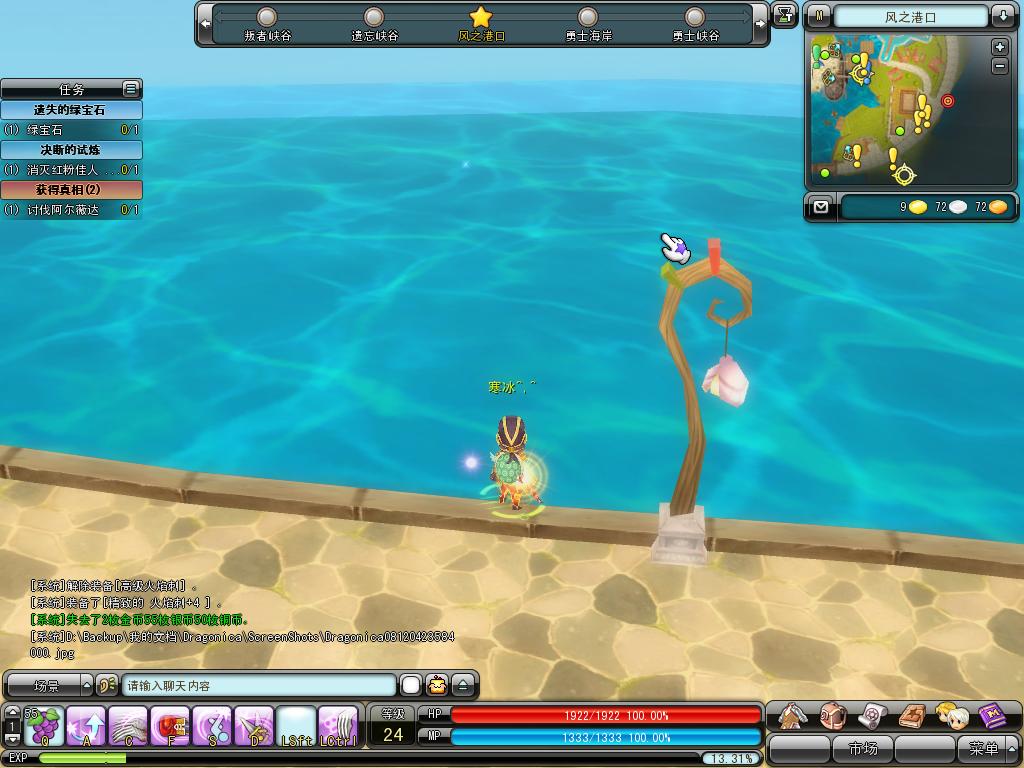The height and width of the screenshot is (768, 1024).
Task: Open the 菜单 menu button
Action: [x=984, y=748]
